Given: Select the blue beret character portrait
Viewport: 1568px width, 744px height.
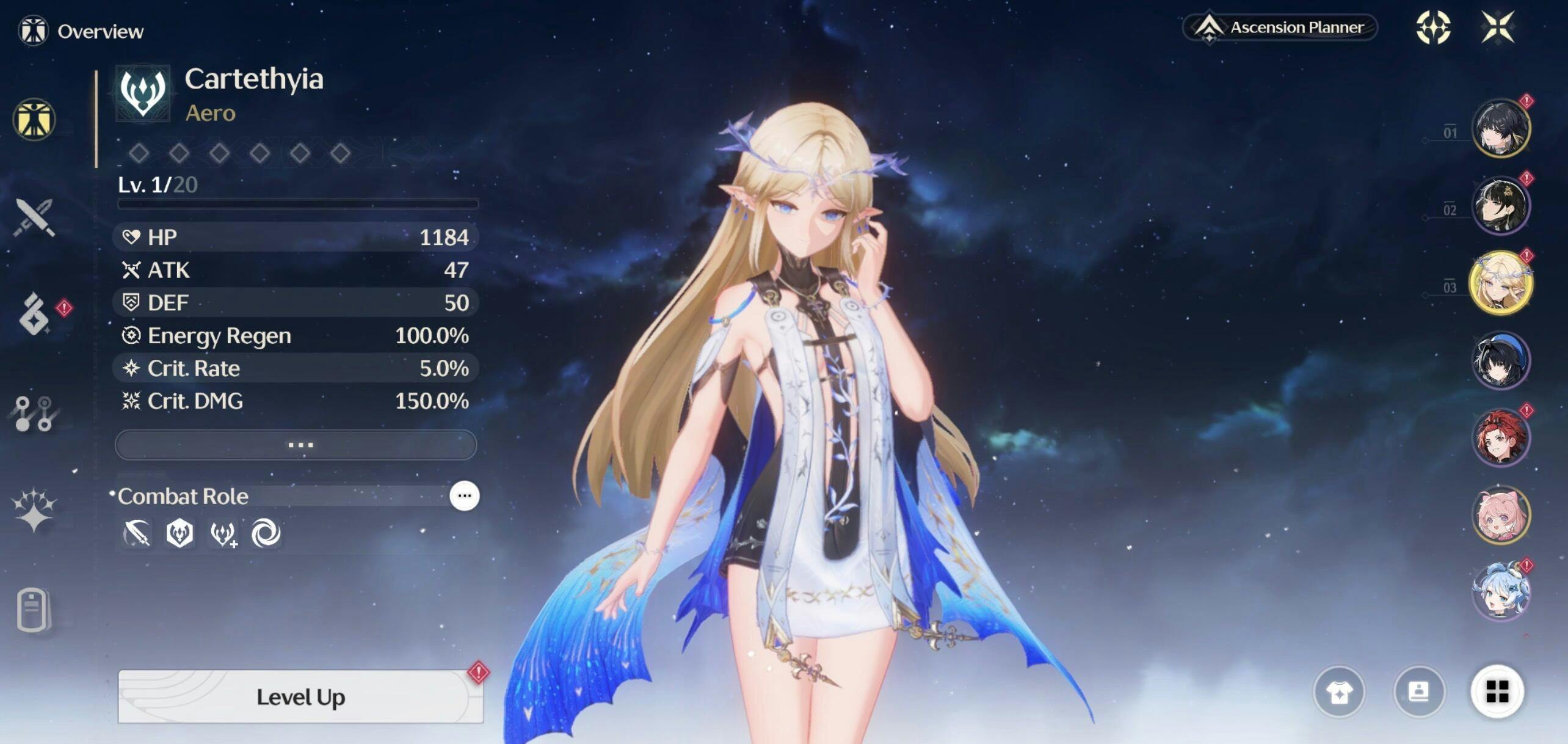Looking at the screenshot, I should [x=1500, y=360].
